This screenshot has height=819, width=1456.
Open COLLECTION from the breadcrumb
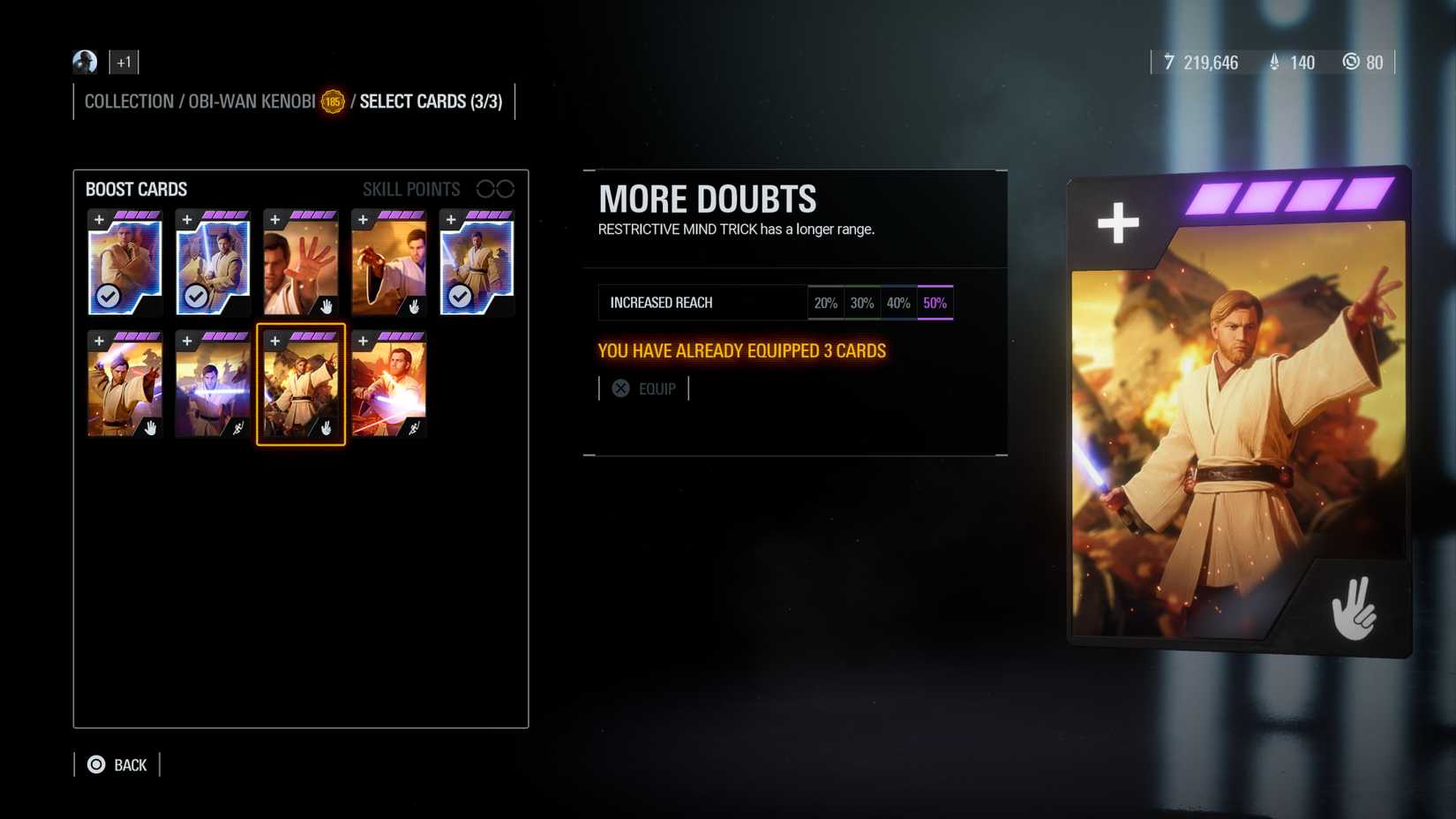(129, 101)
